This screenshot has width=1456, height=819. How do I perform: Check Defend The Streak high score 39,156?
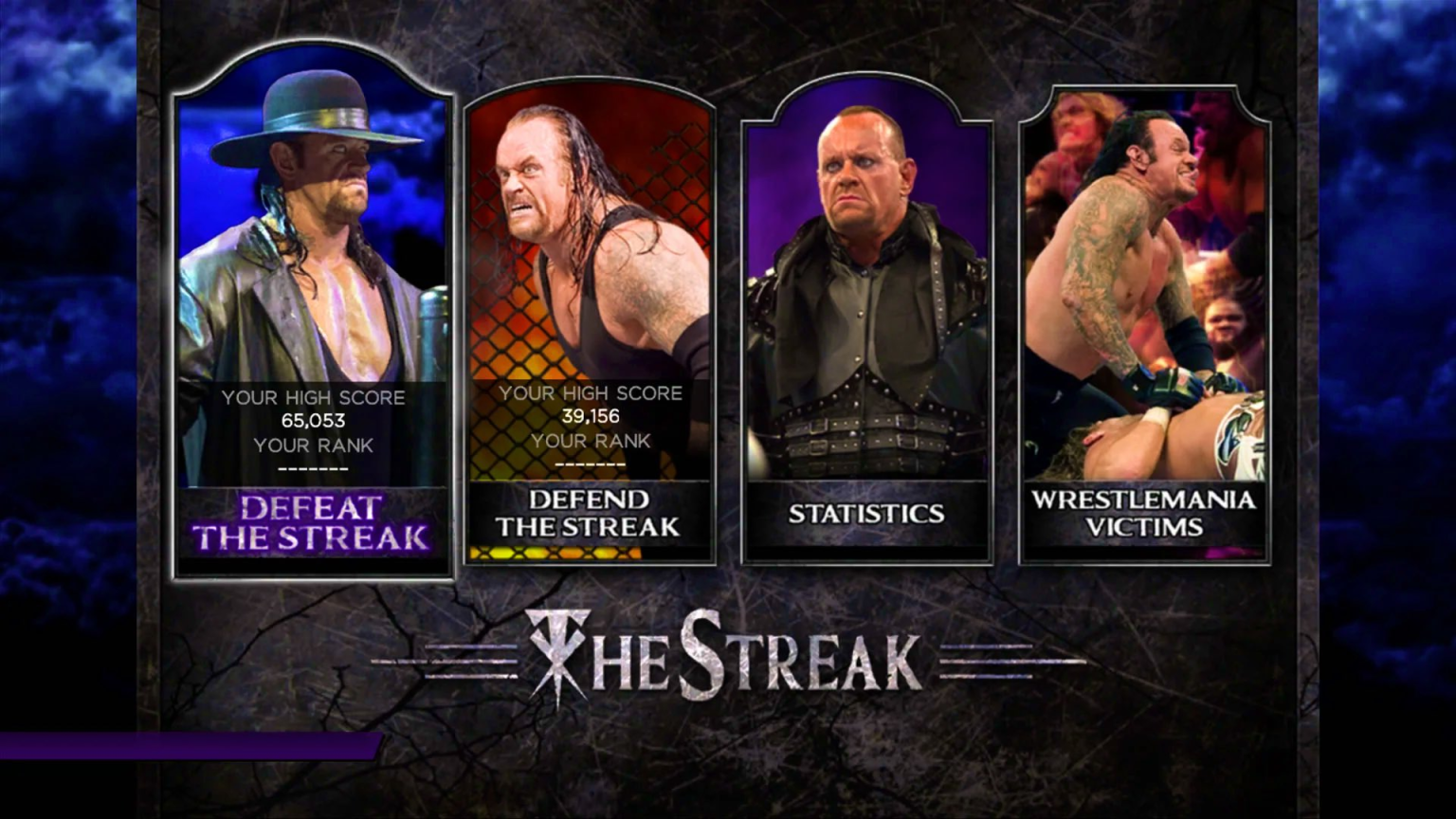click(x=590, y=415)
